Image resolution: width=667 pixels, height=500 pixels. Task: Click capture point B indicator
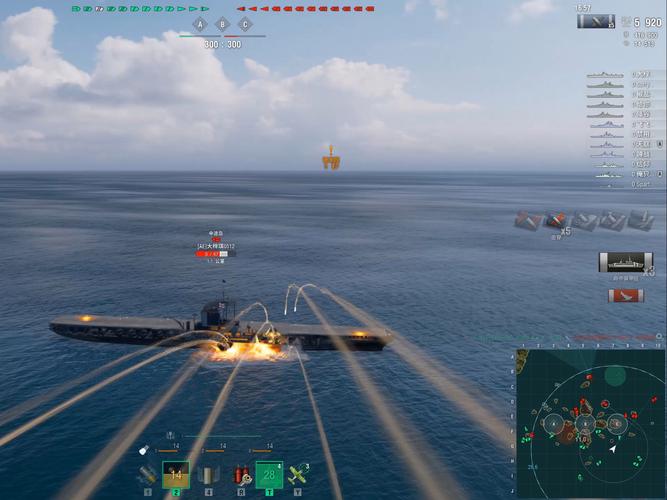222,24
